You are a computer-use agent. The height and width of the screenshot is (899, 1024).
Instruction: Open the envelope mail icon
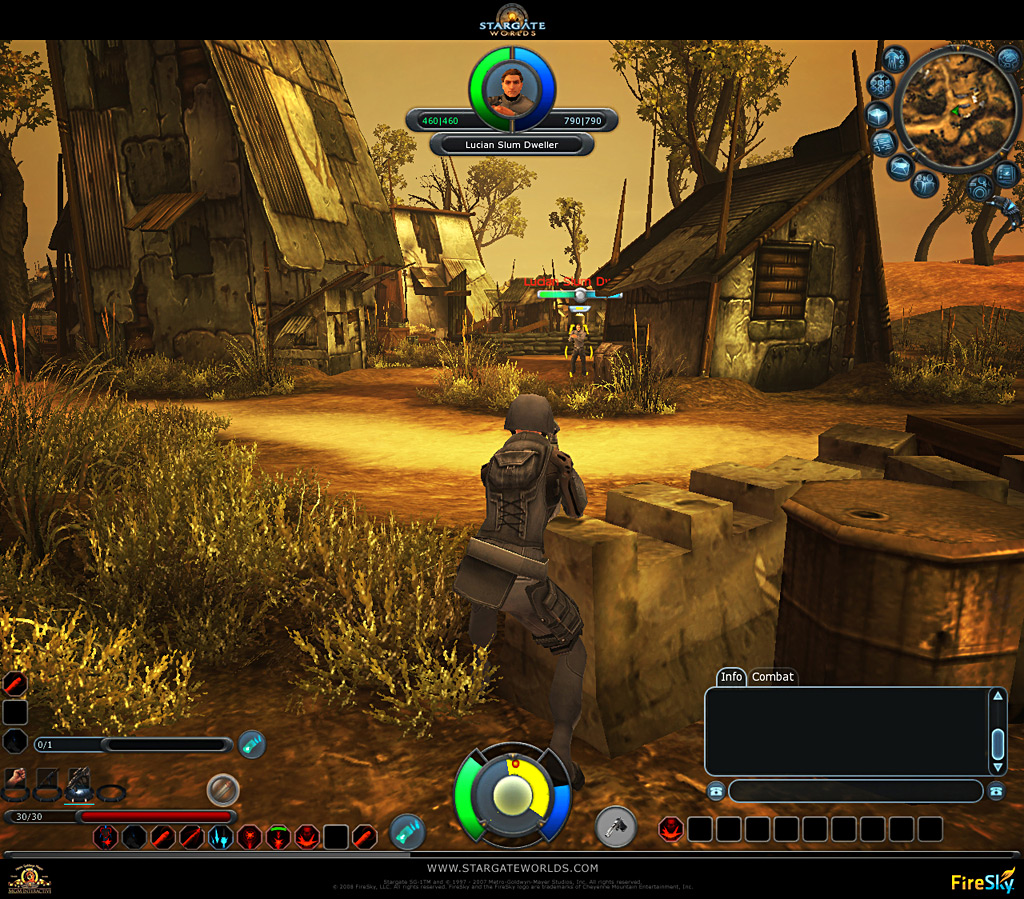pyautogui.click(x=900, y=167)
